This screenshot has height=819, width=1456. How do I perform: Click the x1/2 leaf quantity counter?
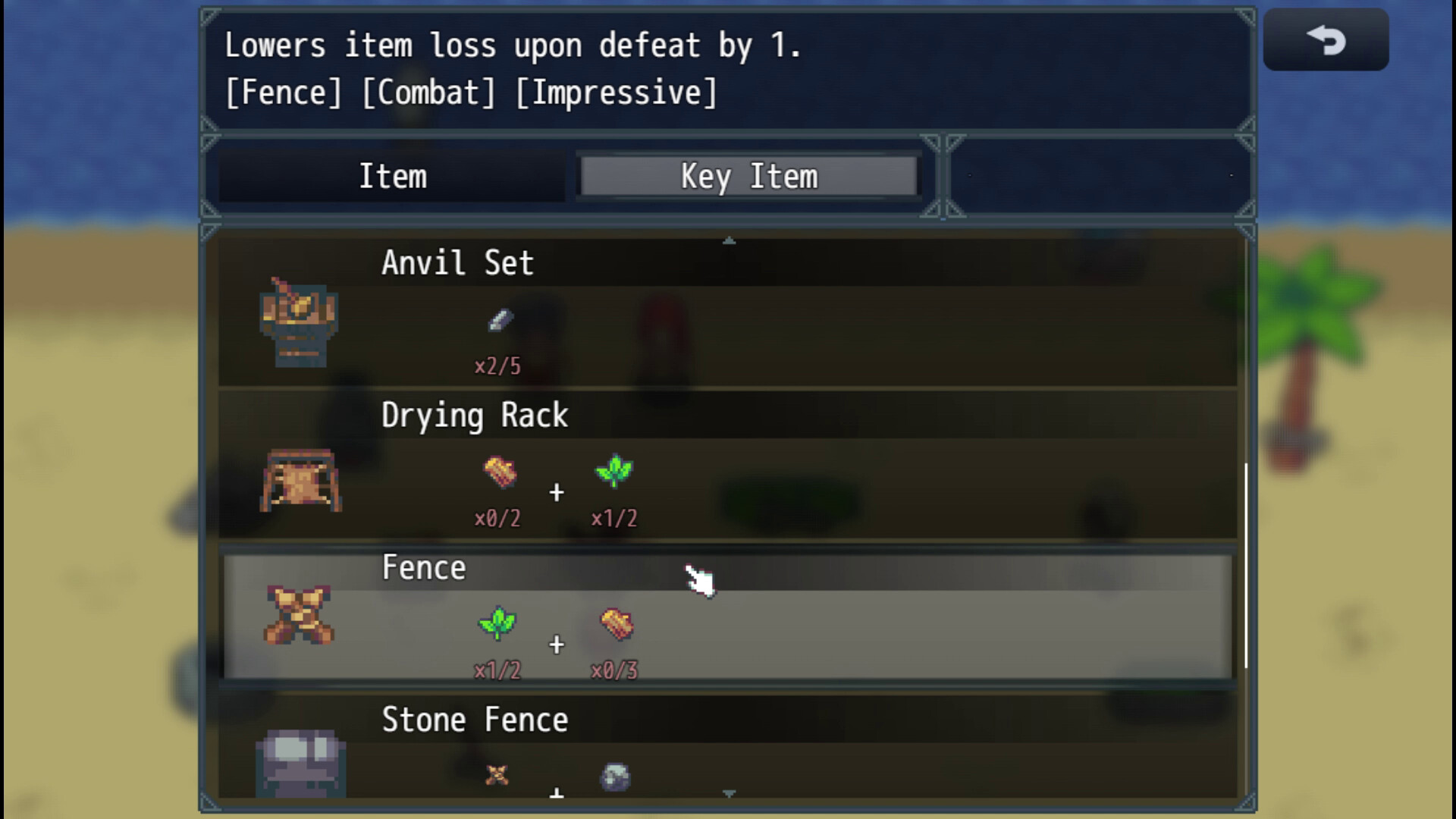pyautogui.click(x=498, y=670)
